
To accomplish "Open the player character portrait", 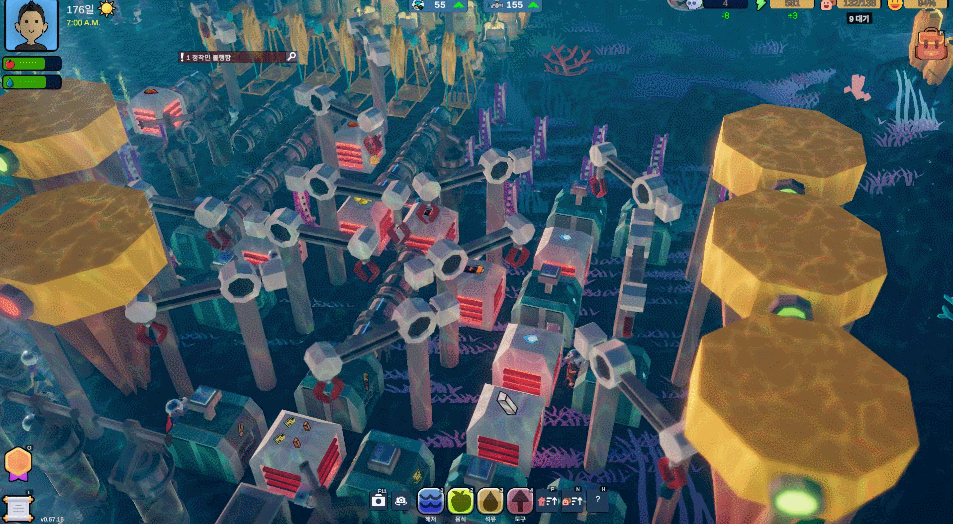I will [31, 26].
